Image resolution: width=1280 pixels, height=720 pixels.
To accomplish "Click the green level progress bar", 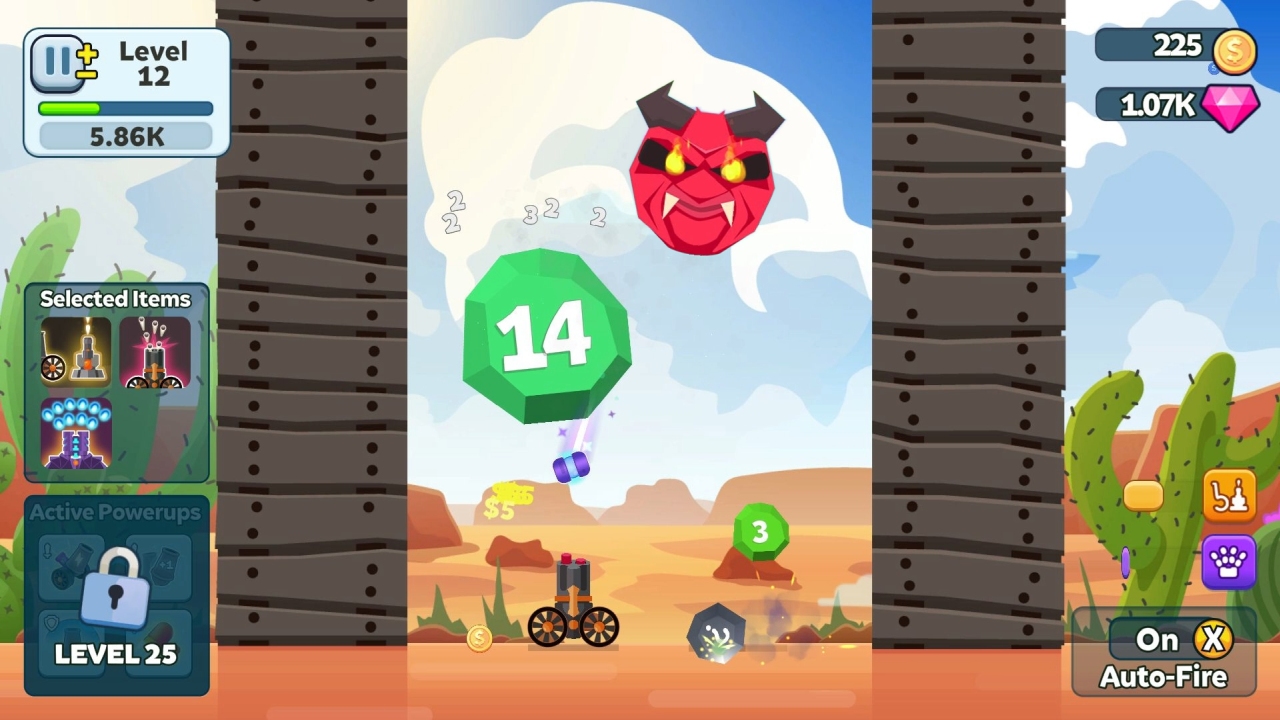I will (125, 109).
